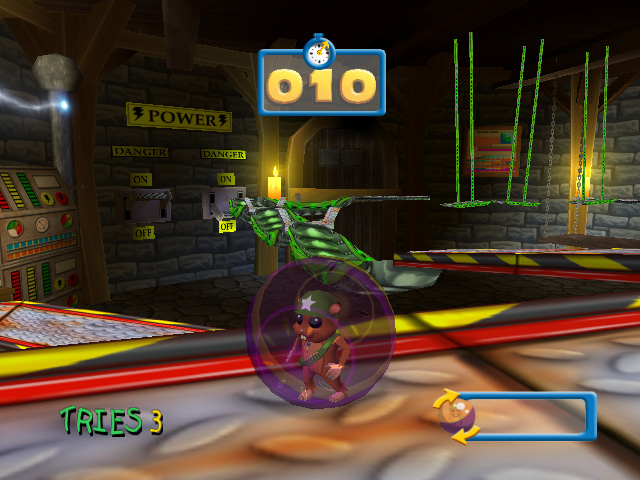Click the stopwatch icon above the timer
The image size is (640, 480).
click(x=319, y=49)
